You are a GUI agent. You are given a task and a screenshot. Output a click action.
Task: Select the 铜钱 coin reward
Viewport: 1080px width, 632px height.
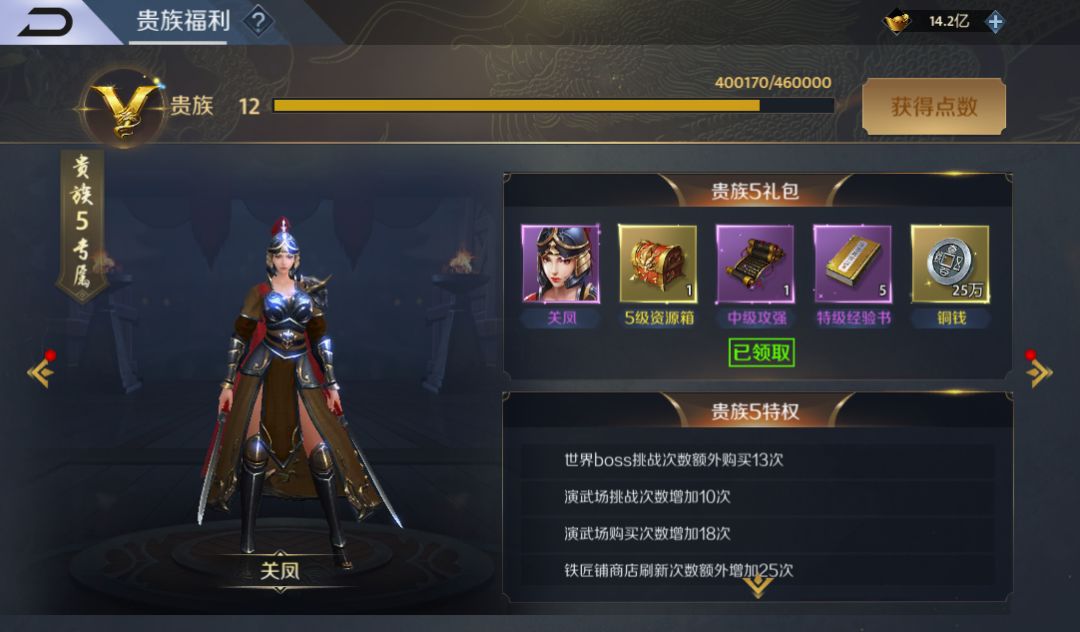(x=949, y=264)
